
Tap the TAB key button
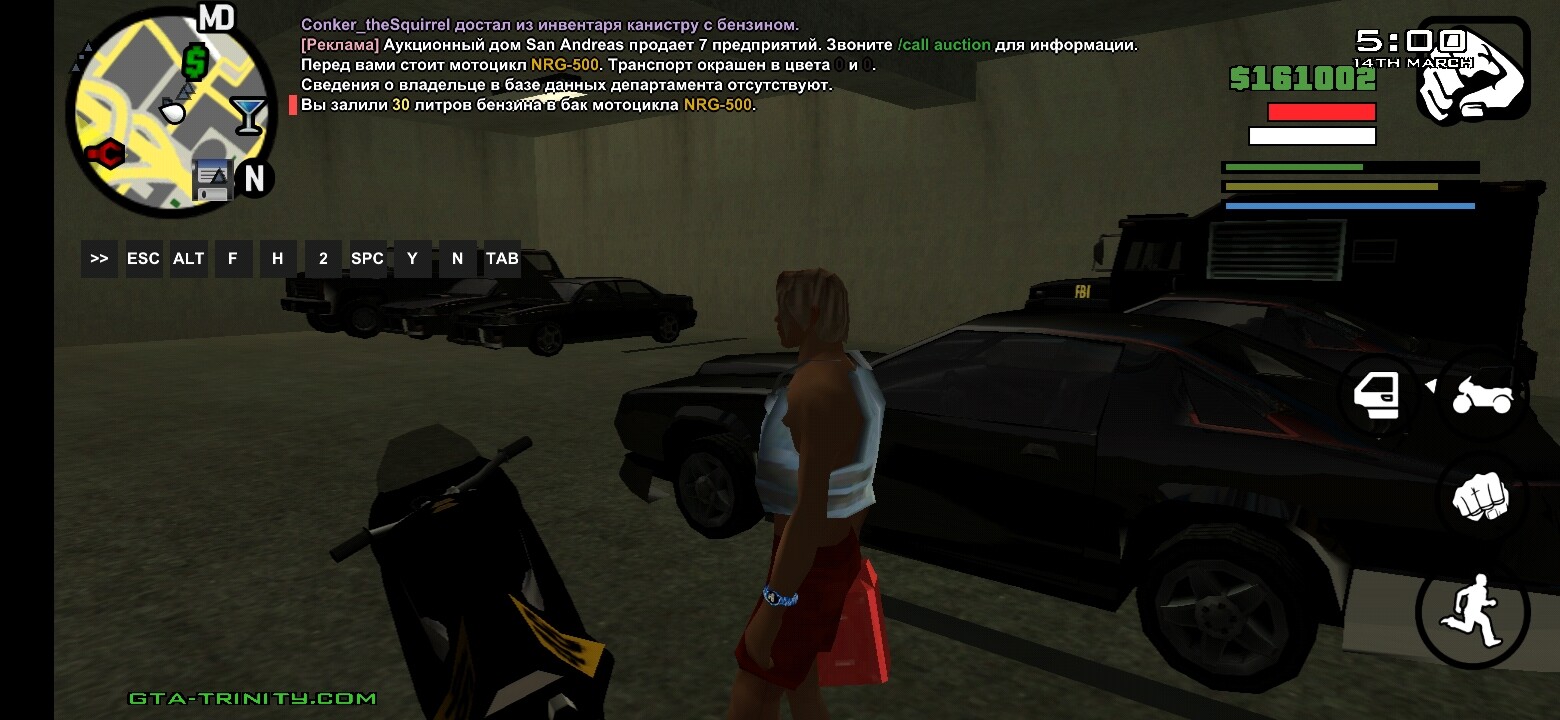coord(502,259)
